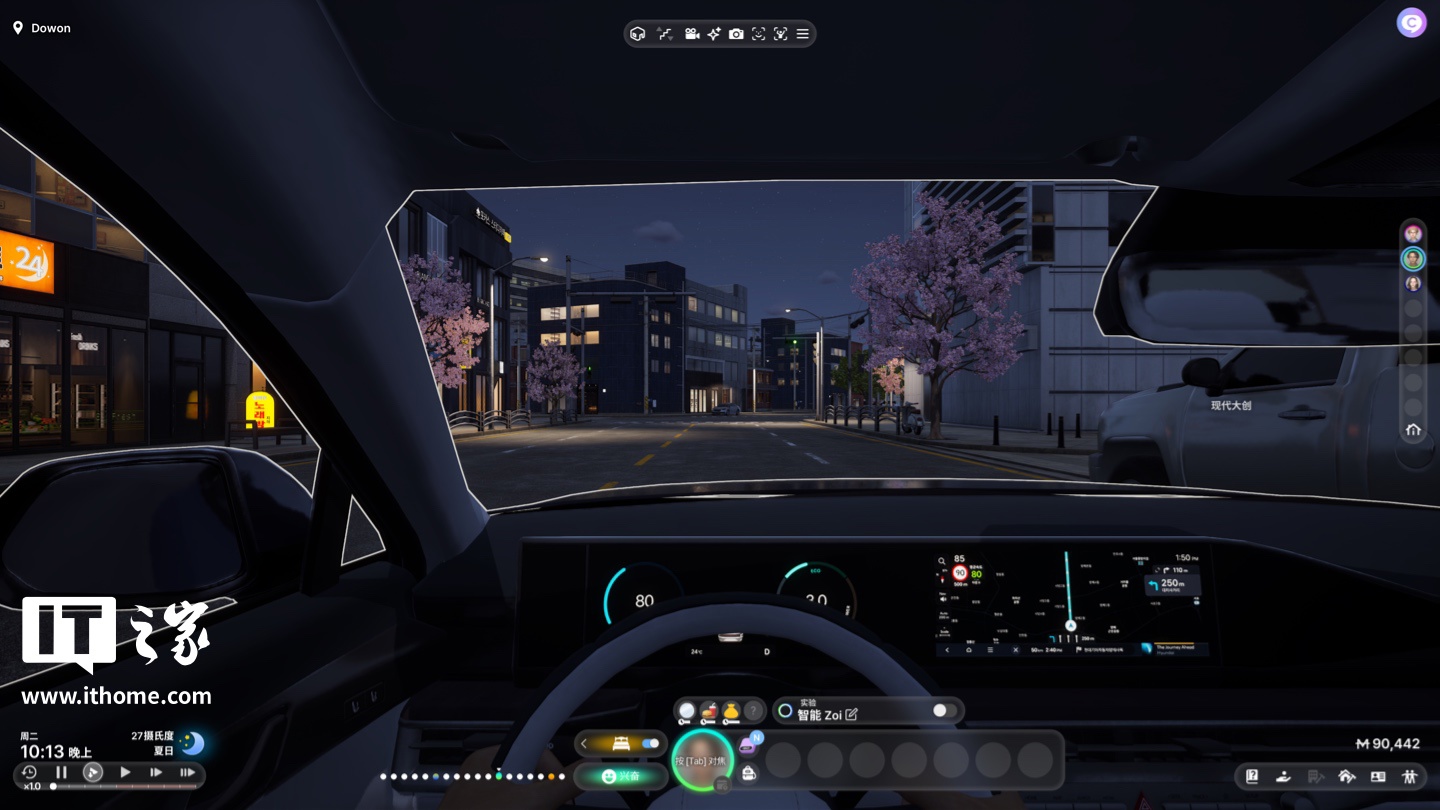Screen dimensions: 1440x810
Task: Toggle the bed sleep switch
Action: (x=651, y=744)
